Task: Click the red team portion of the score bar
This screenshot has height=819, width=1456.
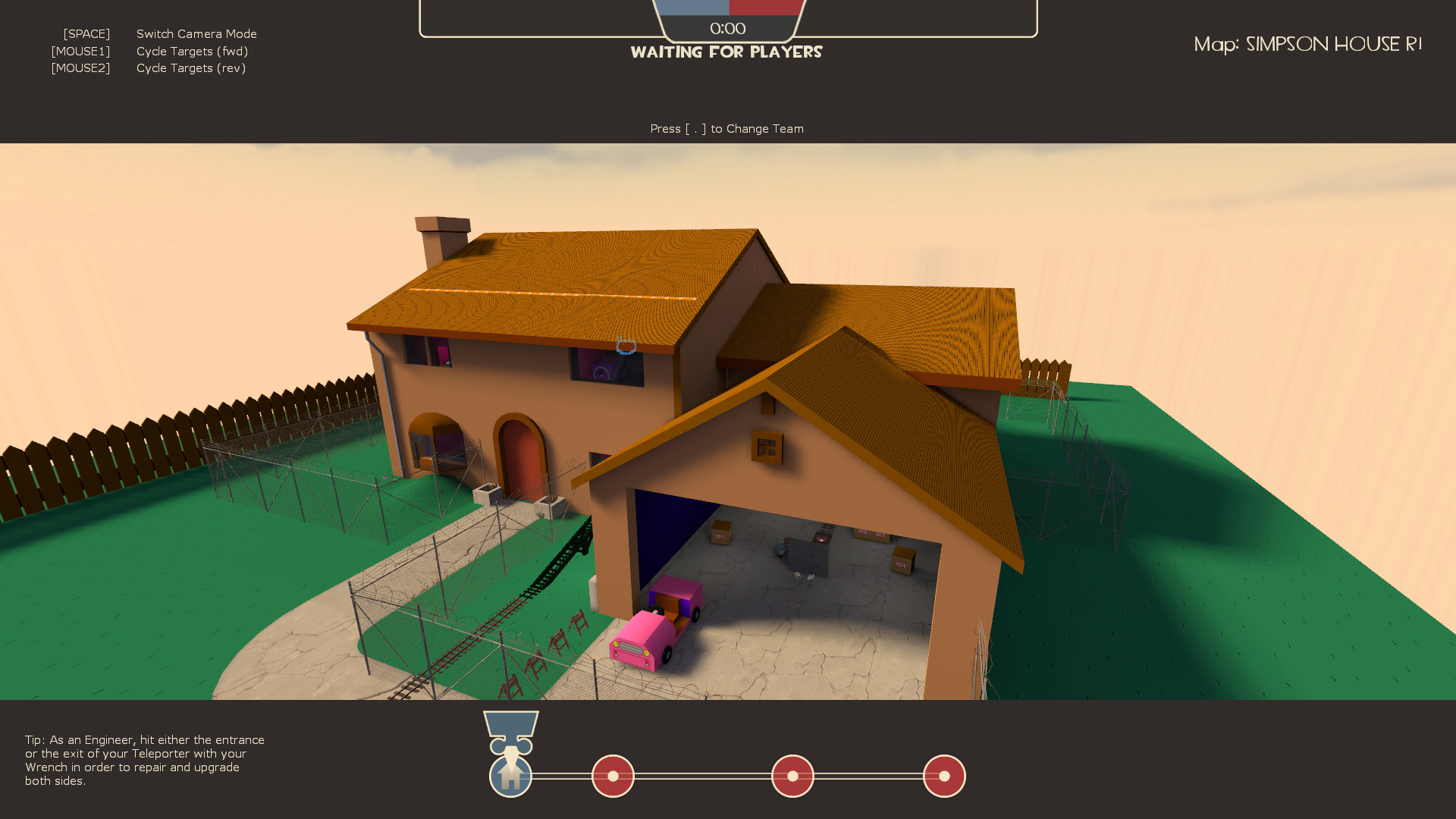Action: (766, 6)
